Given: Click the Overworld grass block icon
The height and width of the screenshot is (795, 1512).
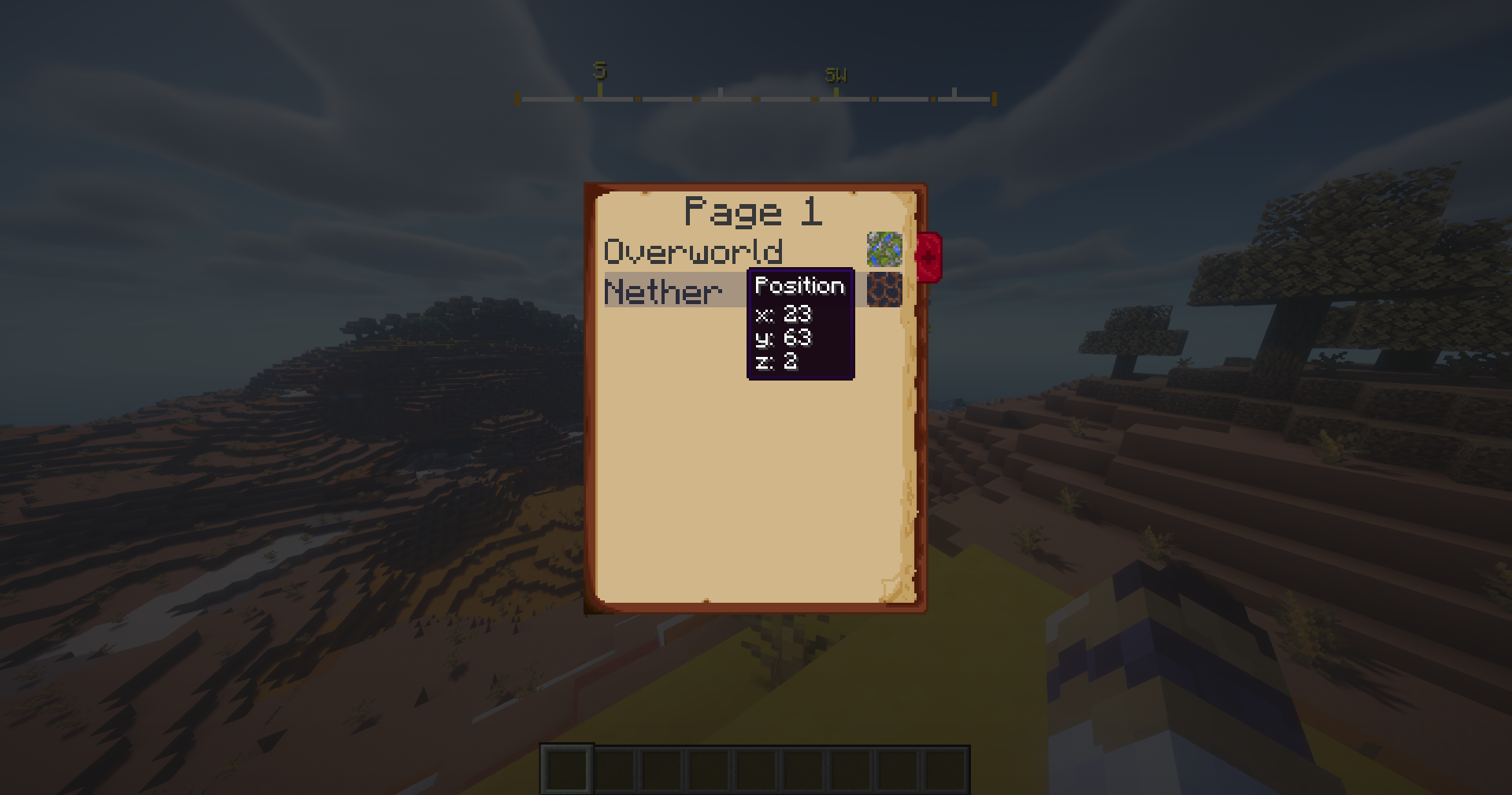Looking at the screenshot, I should pyautogui.click(x=884, y=250).
